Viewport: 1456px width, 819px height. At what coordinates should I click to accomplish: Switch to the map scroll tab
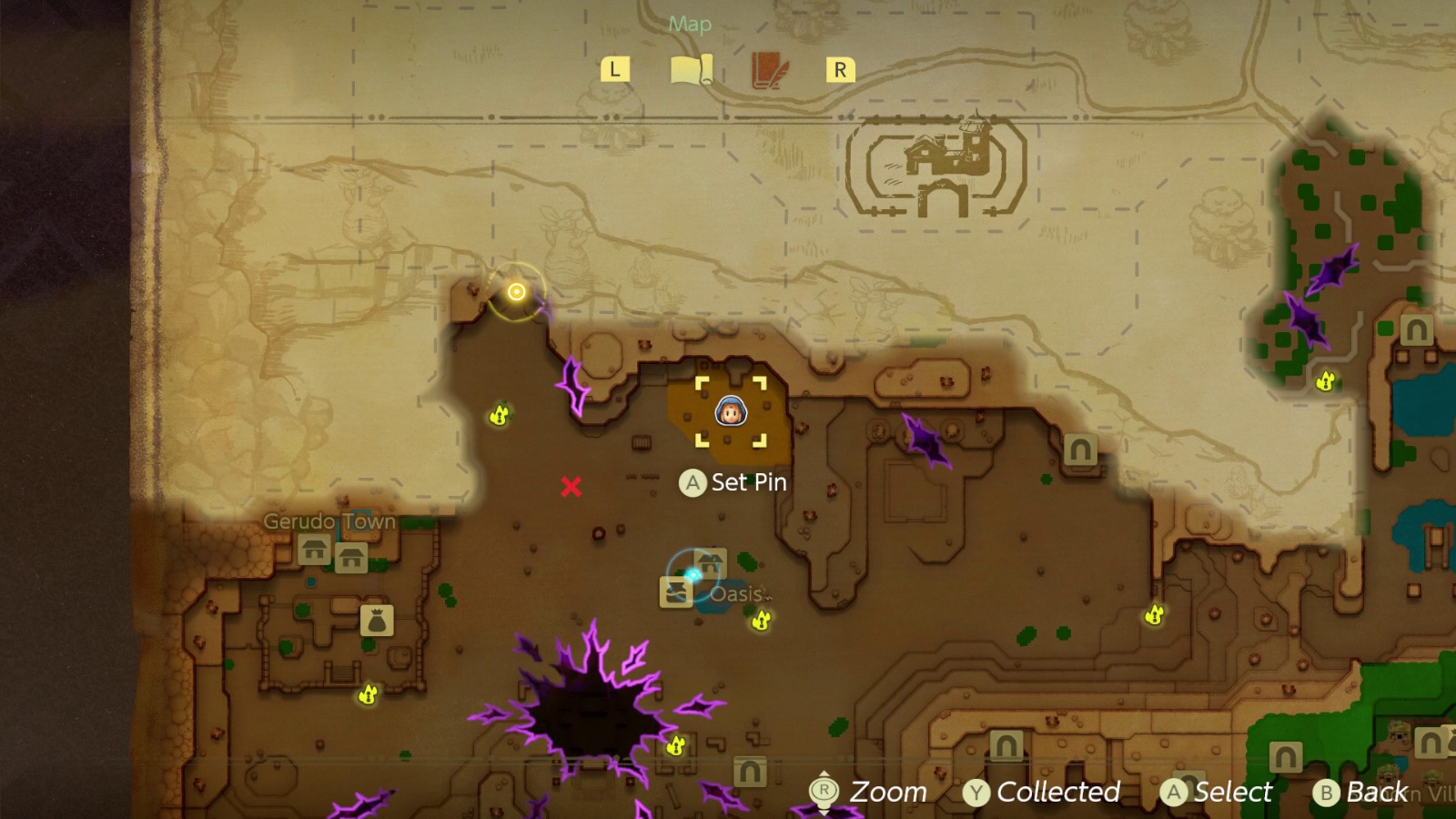(693, 68)
